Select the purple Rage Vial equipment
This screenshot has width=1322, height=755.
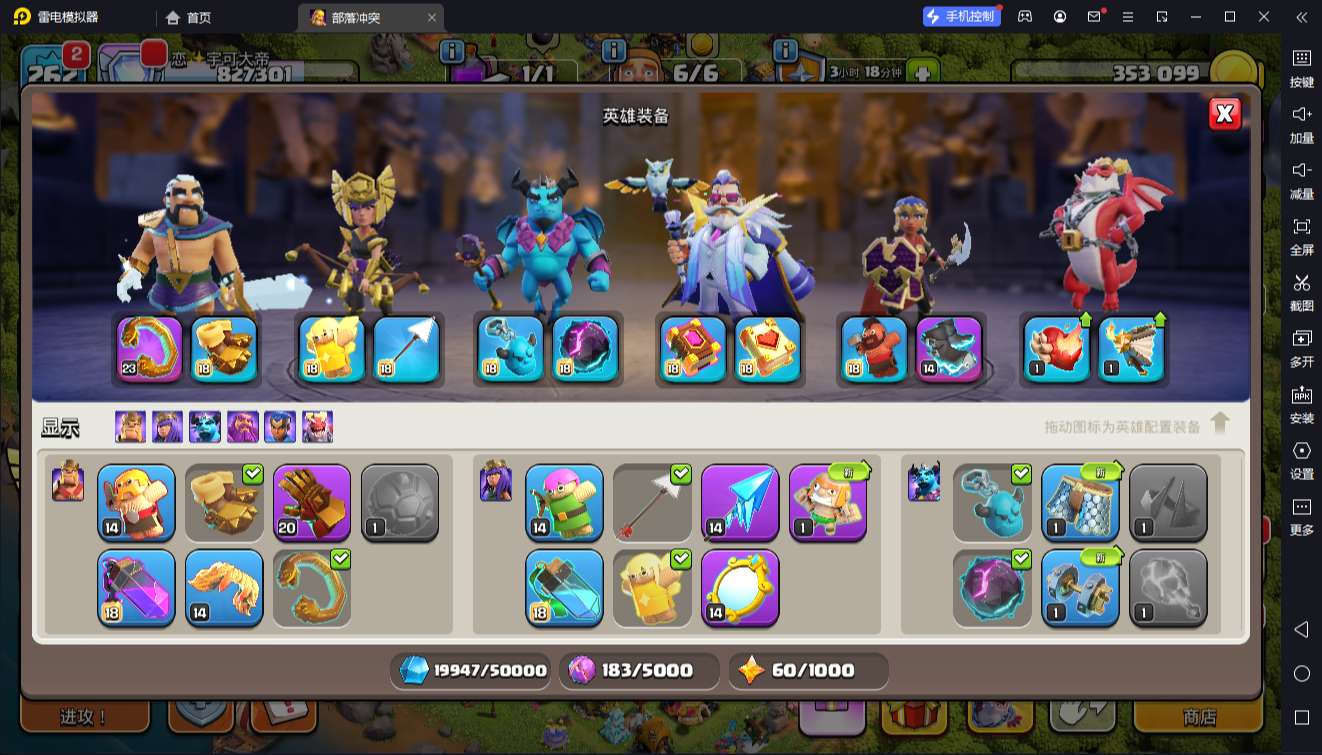pyautogui.click(x=136, y=587)
